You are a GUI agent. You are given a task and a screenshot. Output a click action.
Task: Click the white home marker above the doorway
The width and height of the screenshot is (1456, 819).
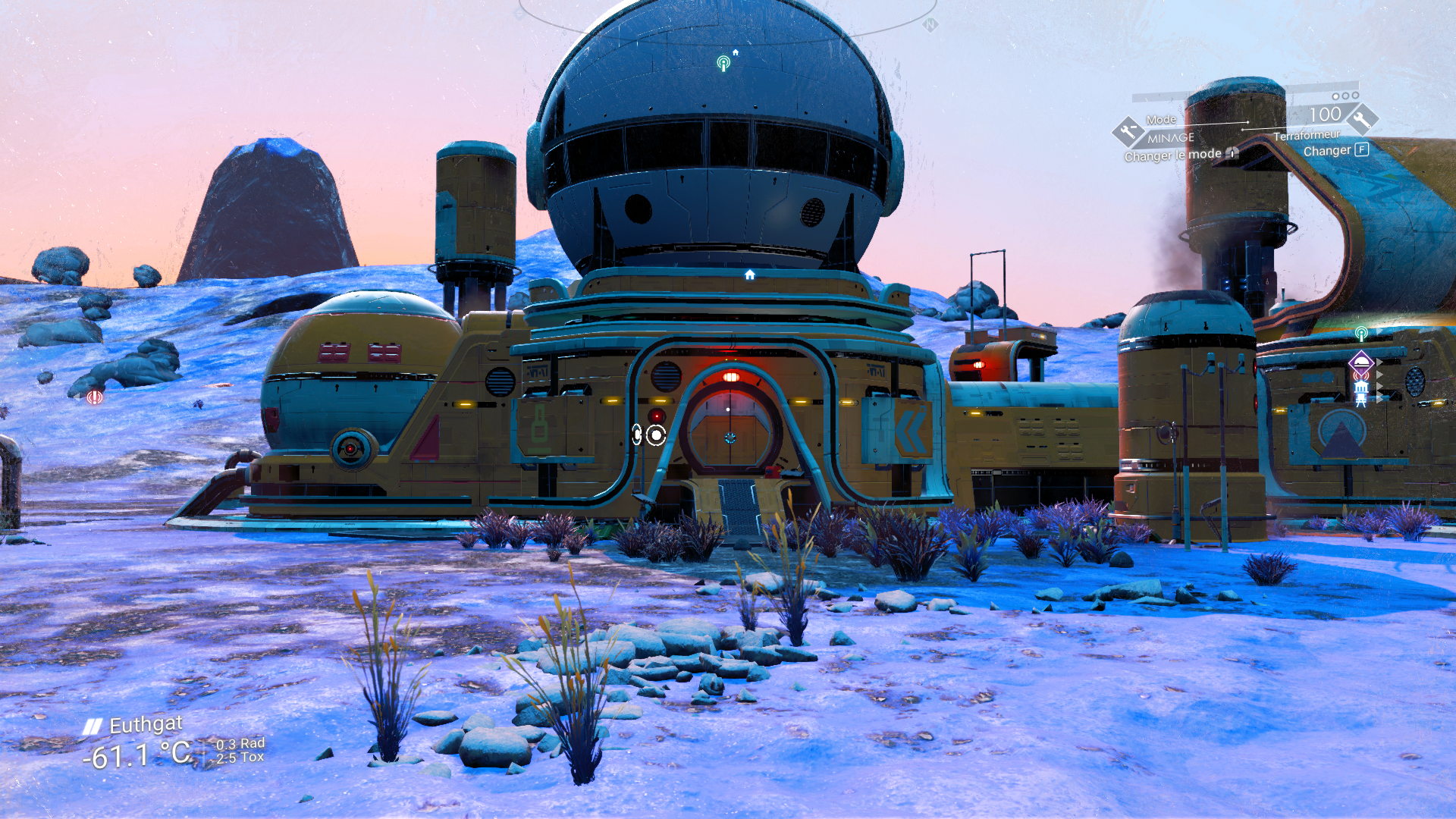[x=749, y=275]
